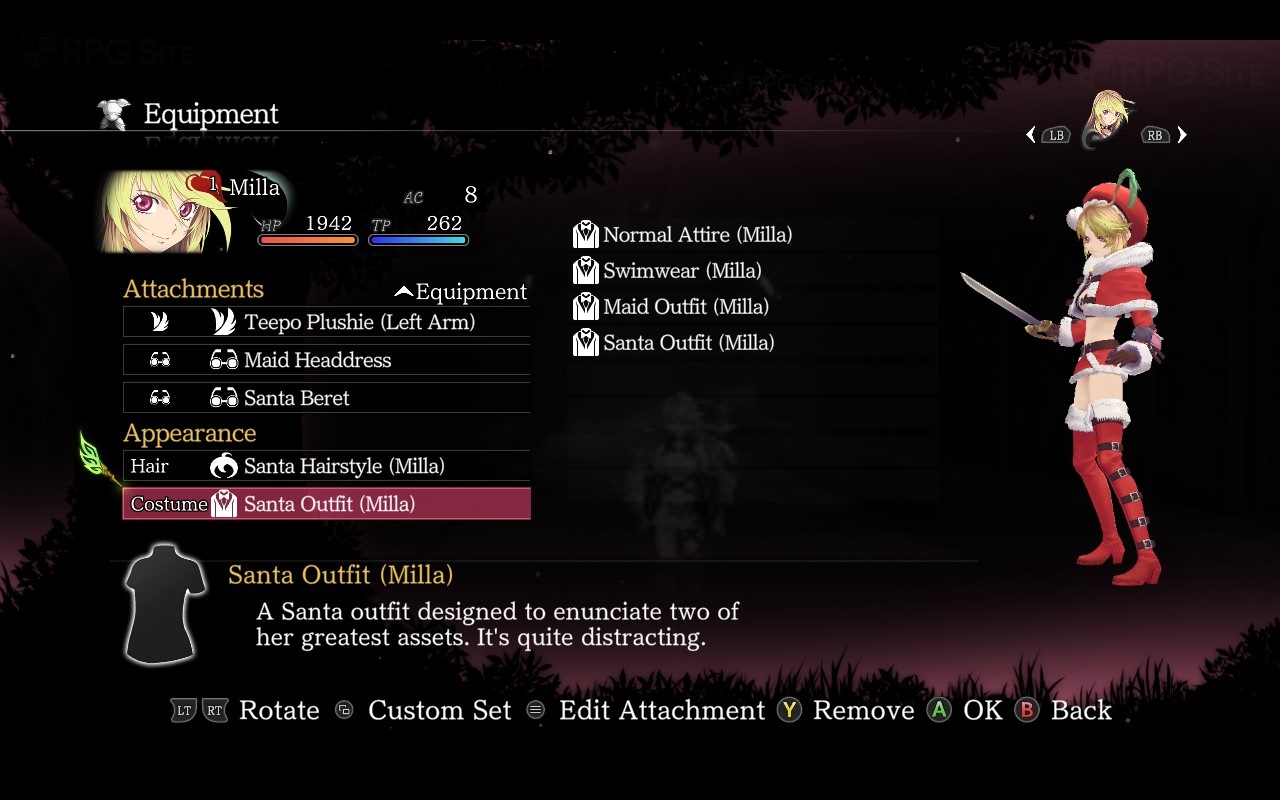1280x800 pixels.
Task: Switch to the Equipment section above attachments
Action: pyautogui.click(x=461, y=292)
